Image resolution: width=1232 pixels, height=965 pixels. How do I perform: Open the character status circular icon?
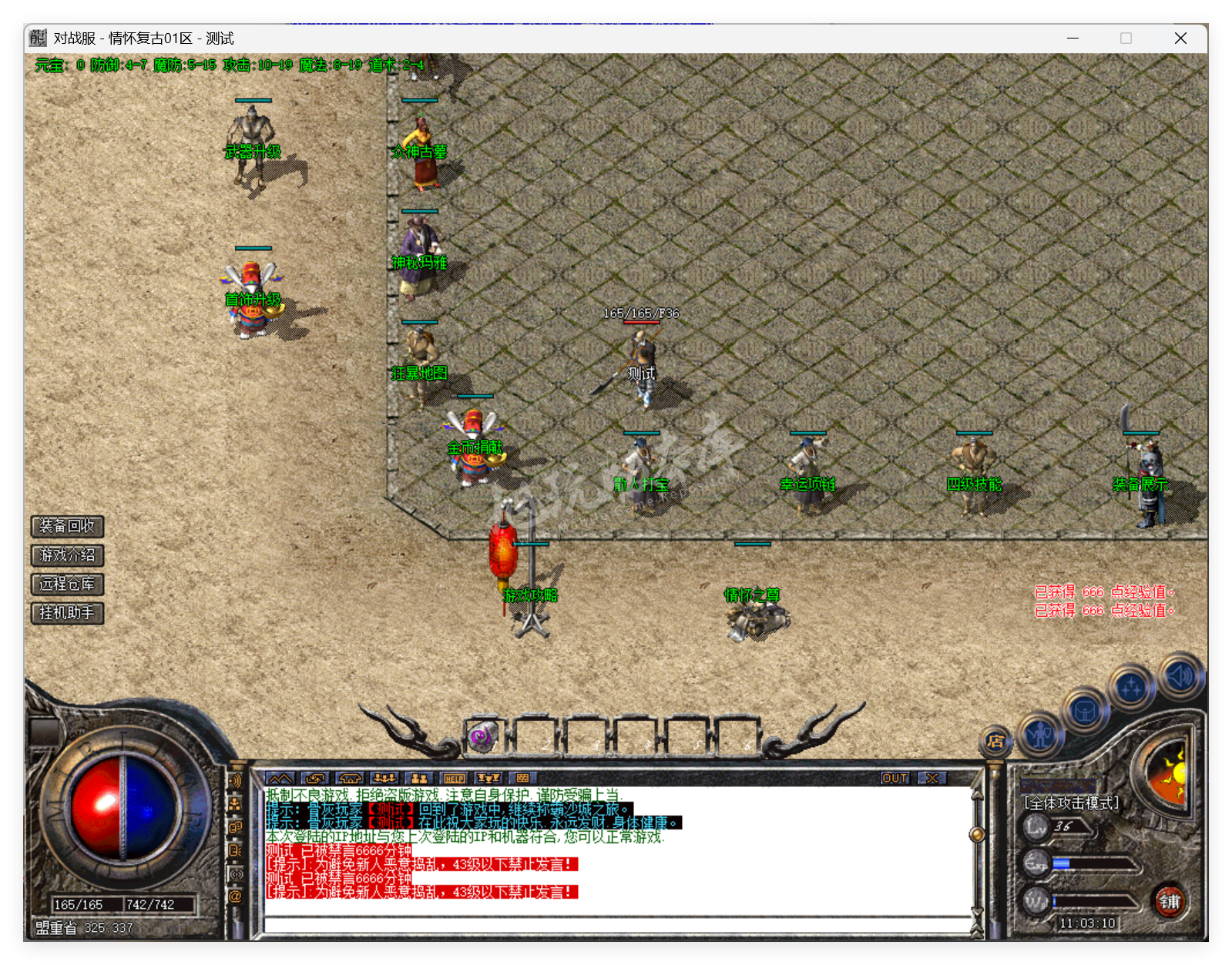point(1040,736)
